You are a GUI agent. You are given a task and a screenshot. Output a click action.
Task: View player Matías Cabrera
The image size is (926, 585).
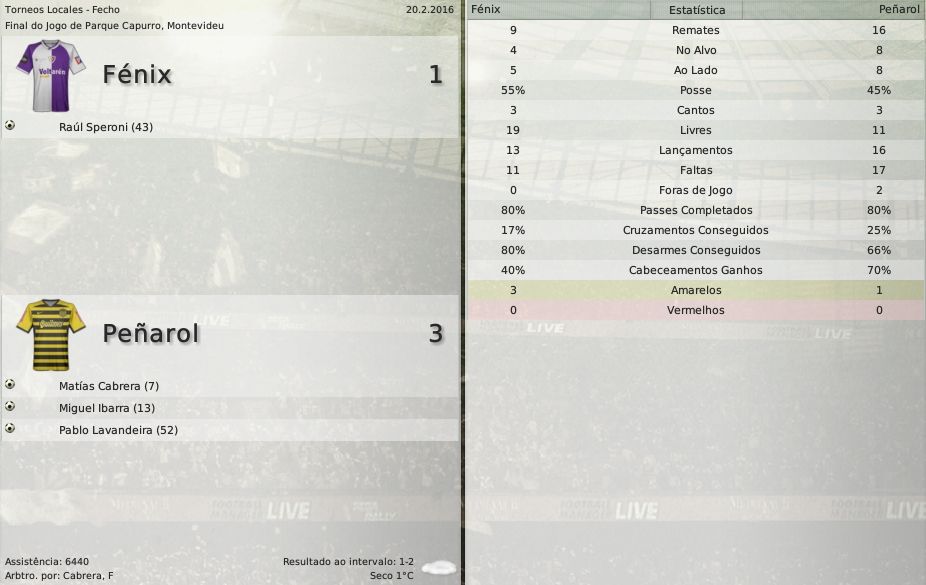pos(109,386)
